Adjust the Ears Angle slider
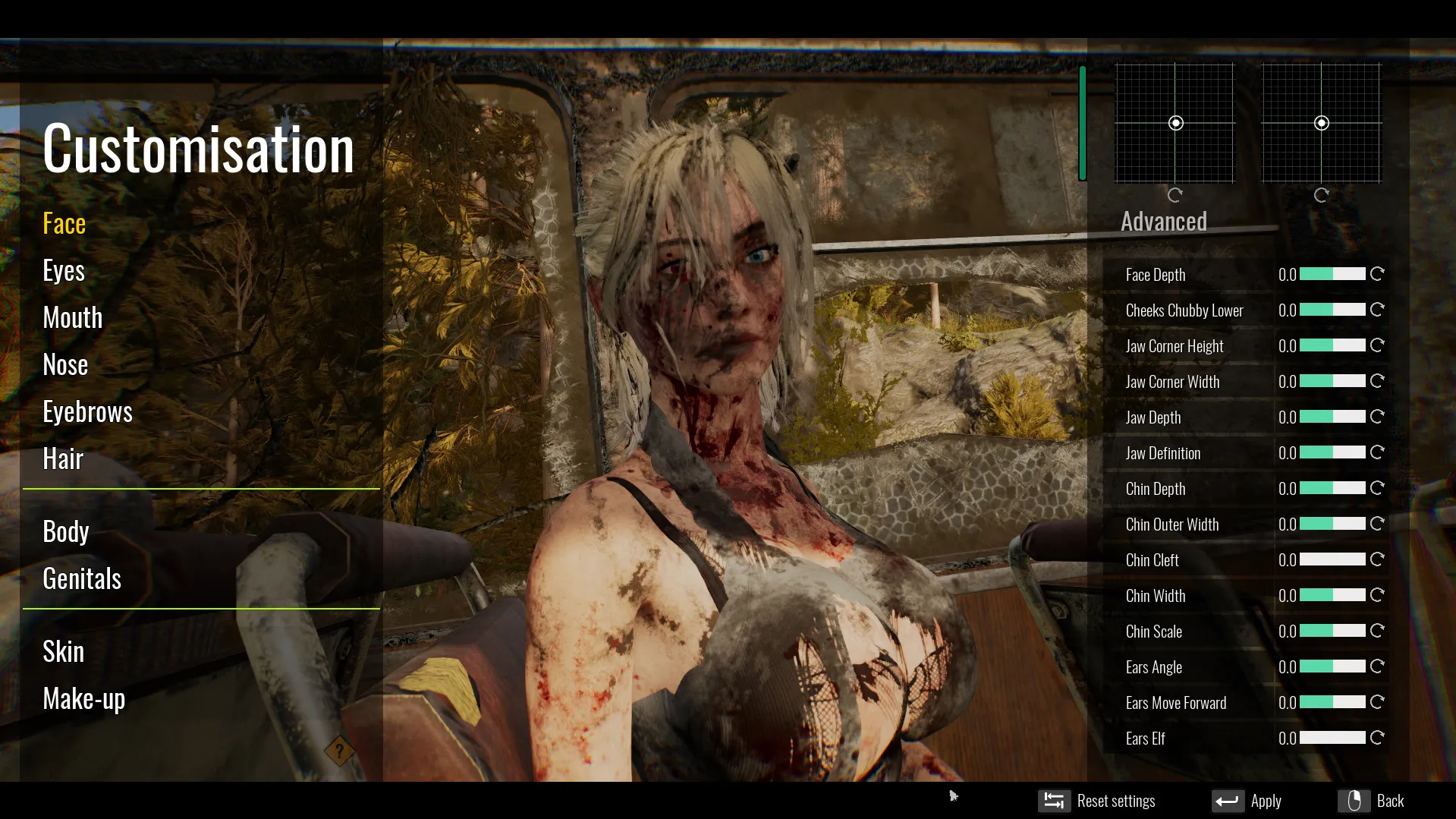Screen dimensions: 1456x819 (1332, 666)
